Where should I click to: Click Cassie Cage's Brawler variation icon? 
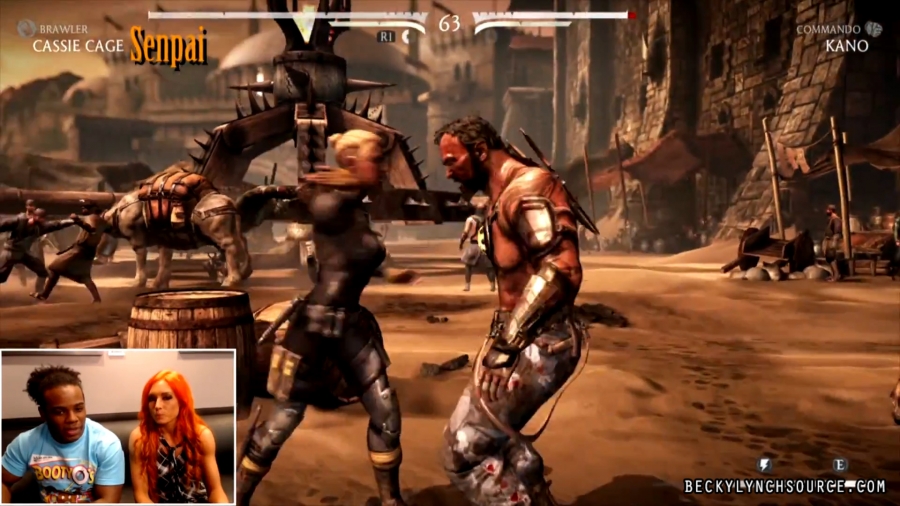pos(25,28)
